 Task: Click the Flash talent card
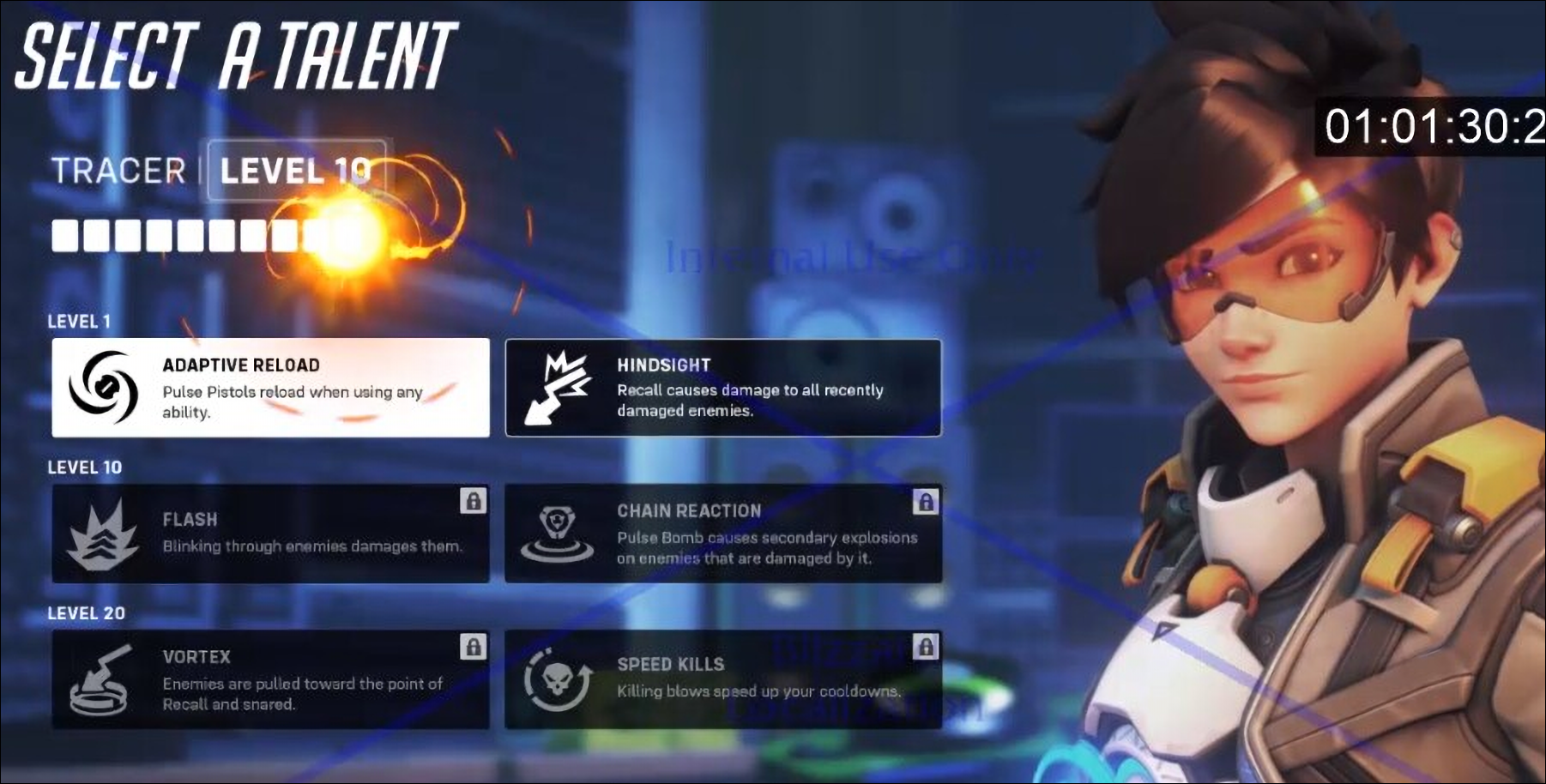(x=271, y=534)
